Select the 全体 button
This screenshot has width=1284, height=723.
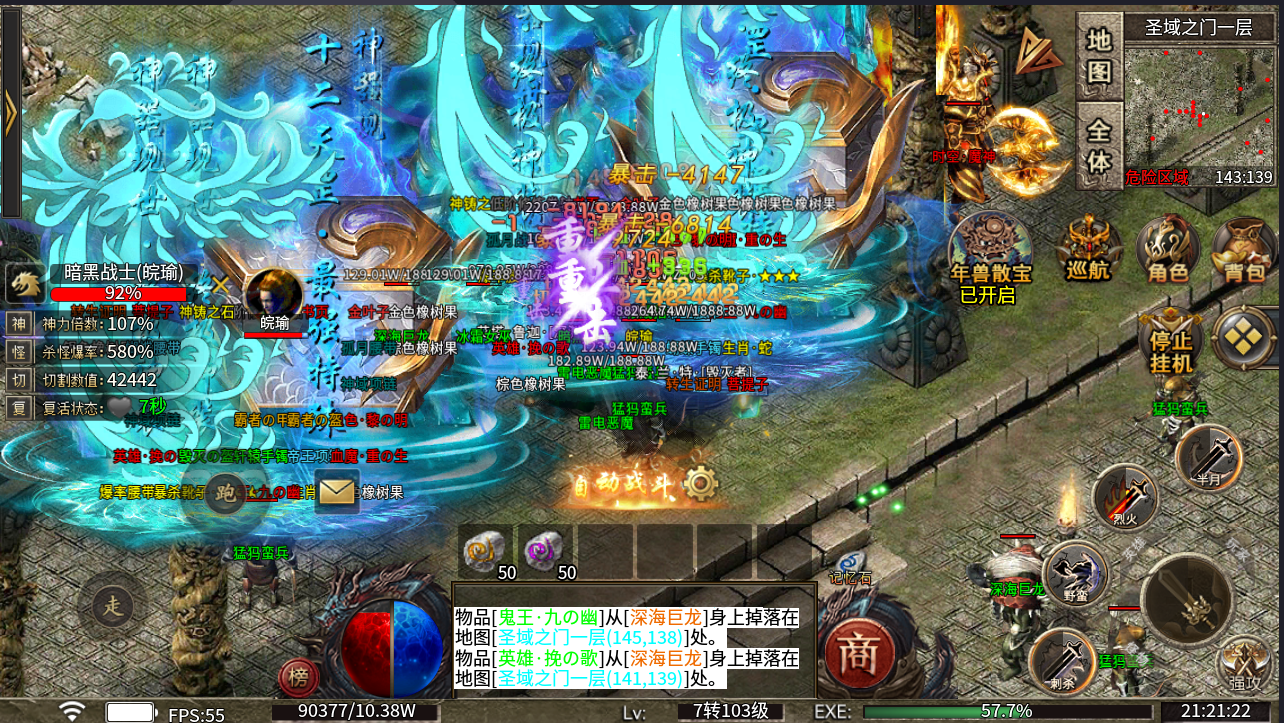point(1099,146)
